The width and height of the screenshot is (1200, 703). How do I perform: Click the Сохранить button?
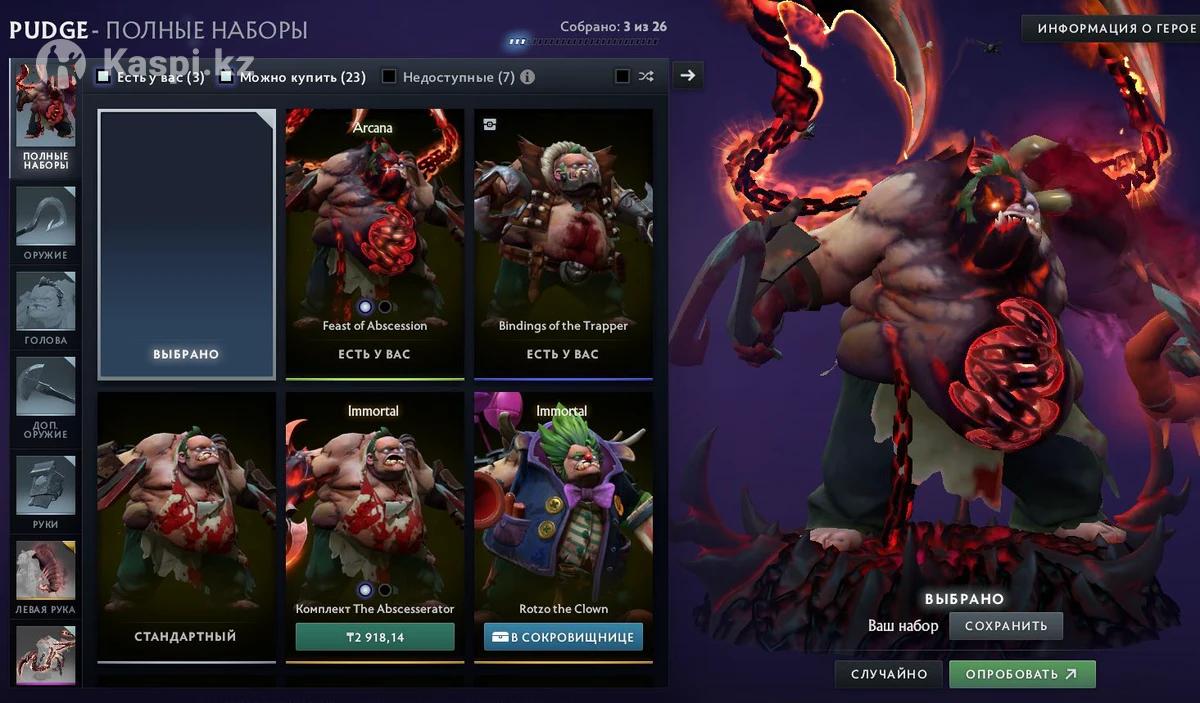(1005, 626)
